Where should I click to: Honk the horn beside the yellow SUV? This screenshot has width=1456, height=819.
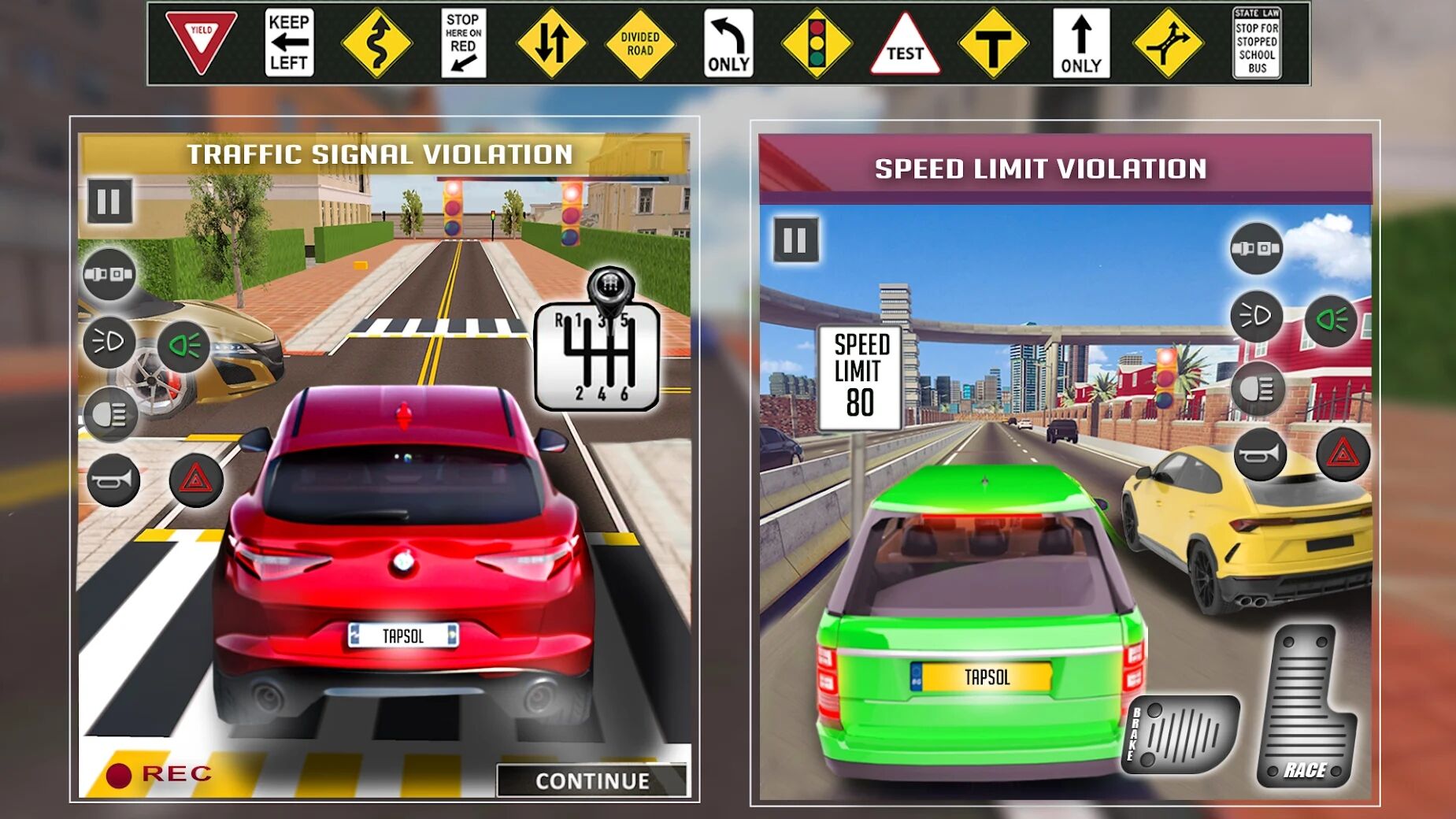tap(1260, 454)
